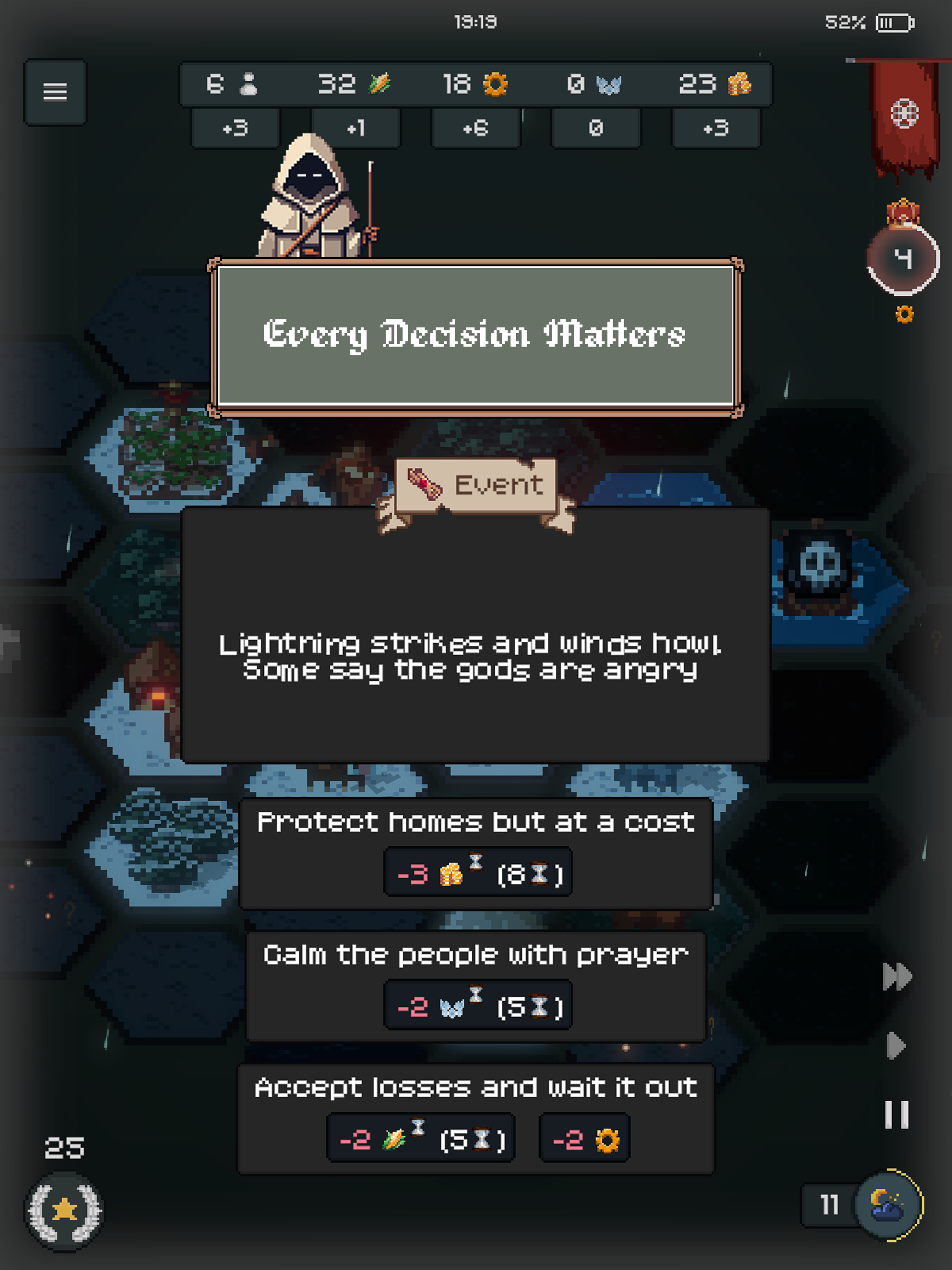Select "Calm the people with prayer" option
Image resolution: width=952 pixels, height=1270 pixels.
476,985
